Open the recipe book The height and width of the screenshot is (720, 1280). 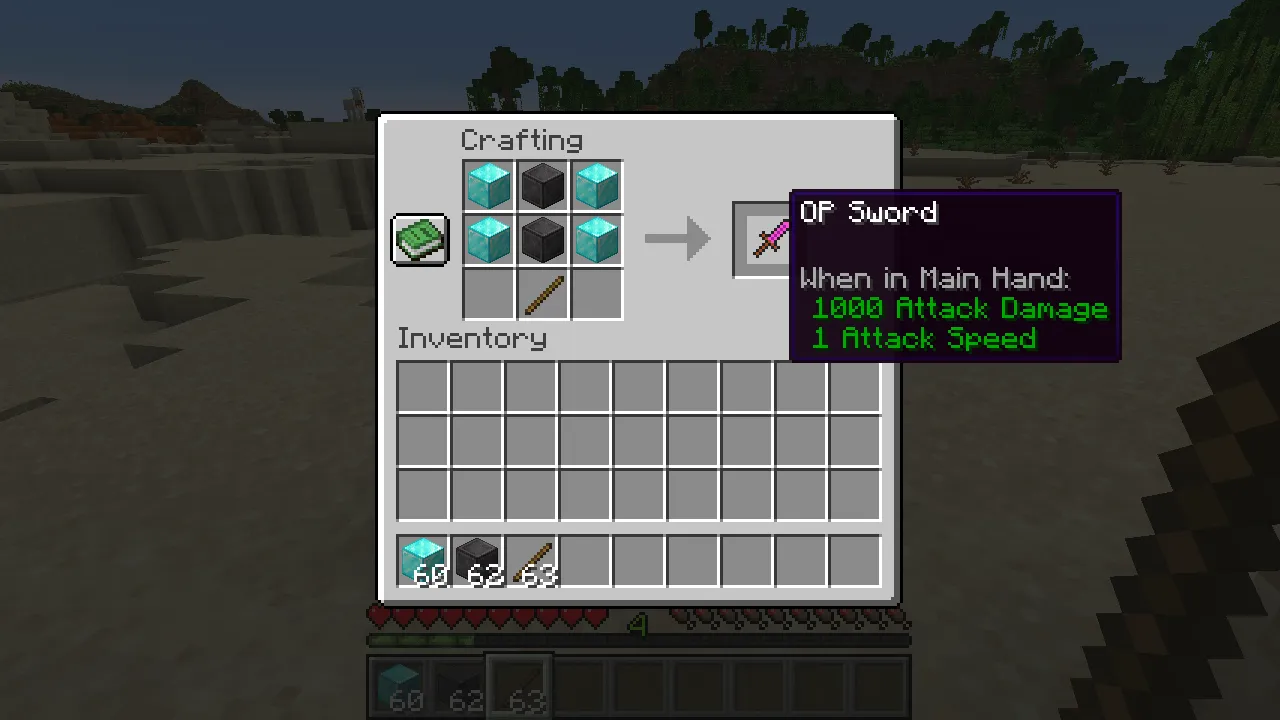pos(419,239)
